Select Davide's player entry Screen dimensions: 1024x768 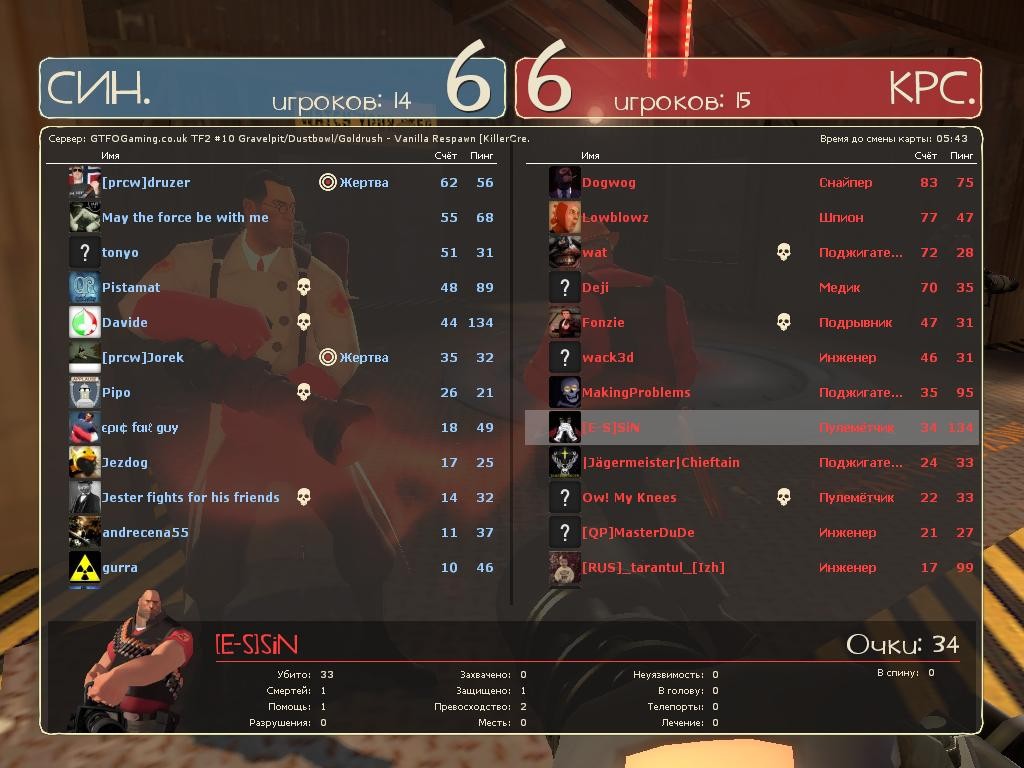[x=125, y=323]
